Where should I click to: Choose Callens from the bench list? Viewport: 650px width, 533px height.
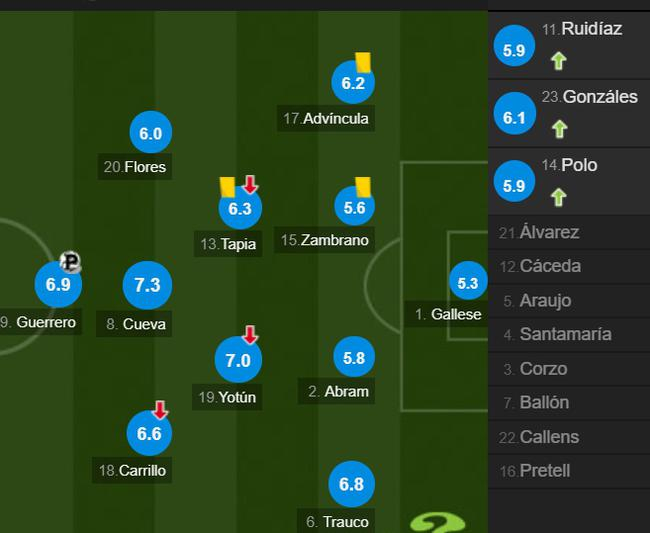tap(568, 437)
